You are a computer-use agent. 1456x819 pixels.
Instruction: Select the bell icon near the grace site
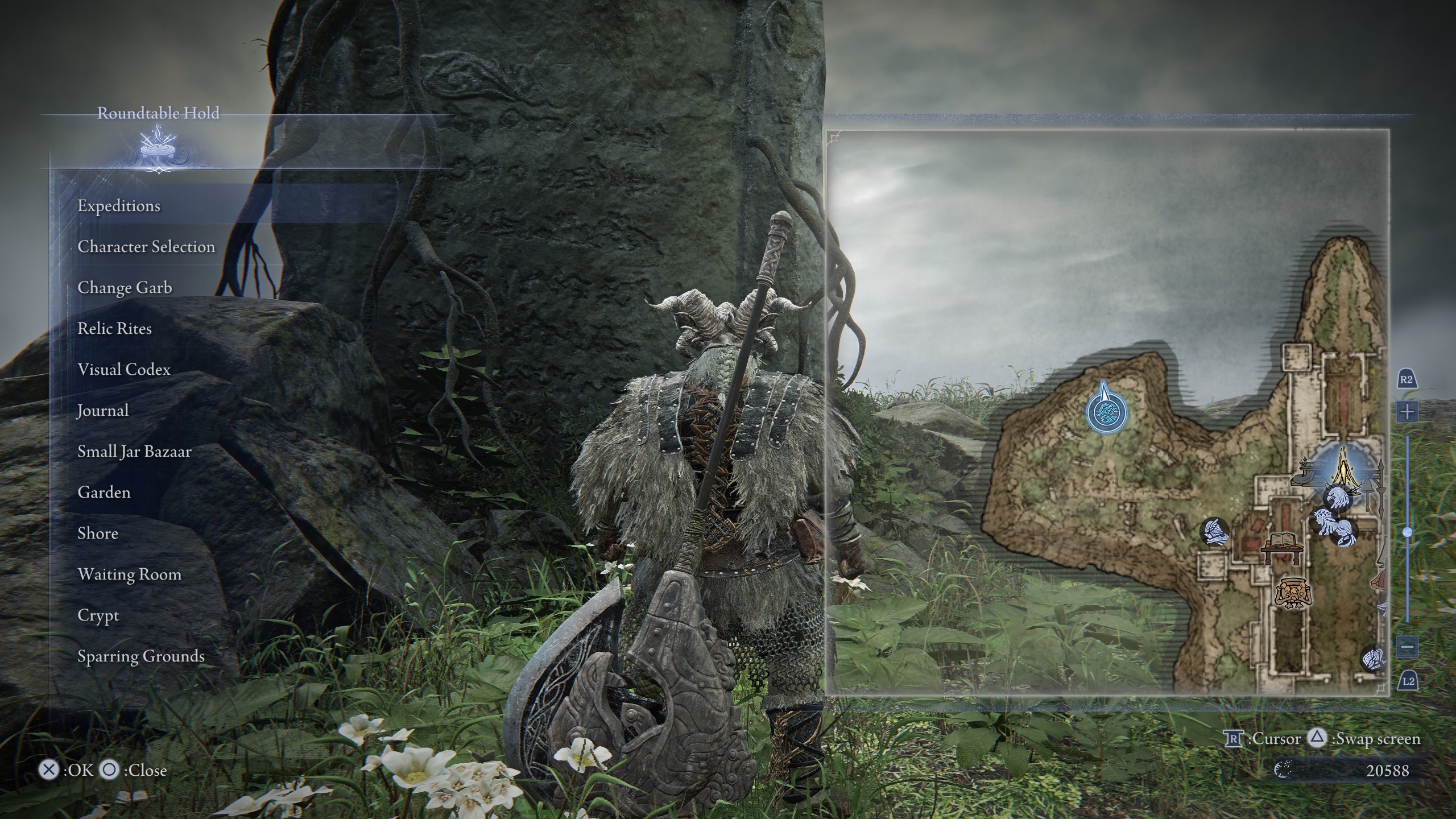pos(1368,486)
